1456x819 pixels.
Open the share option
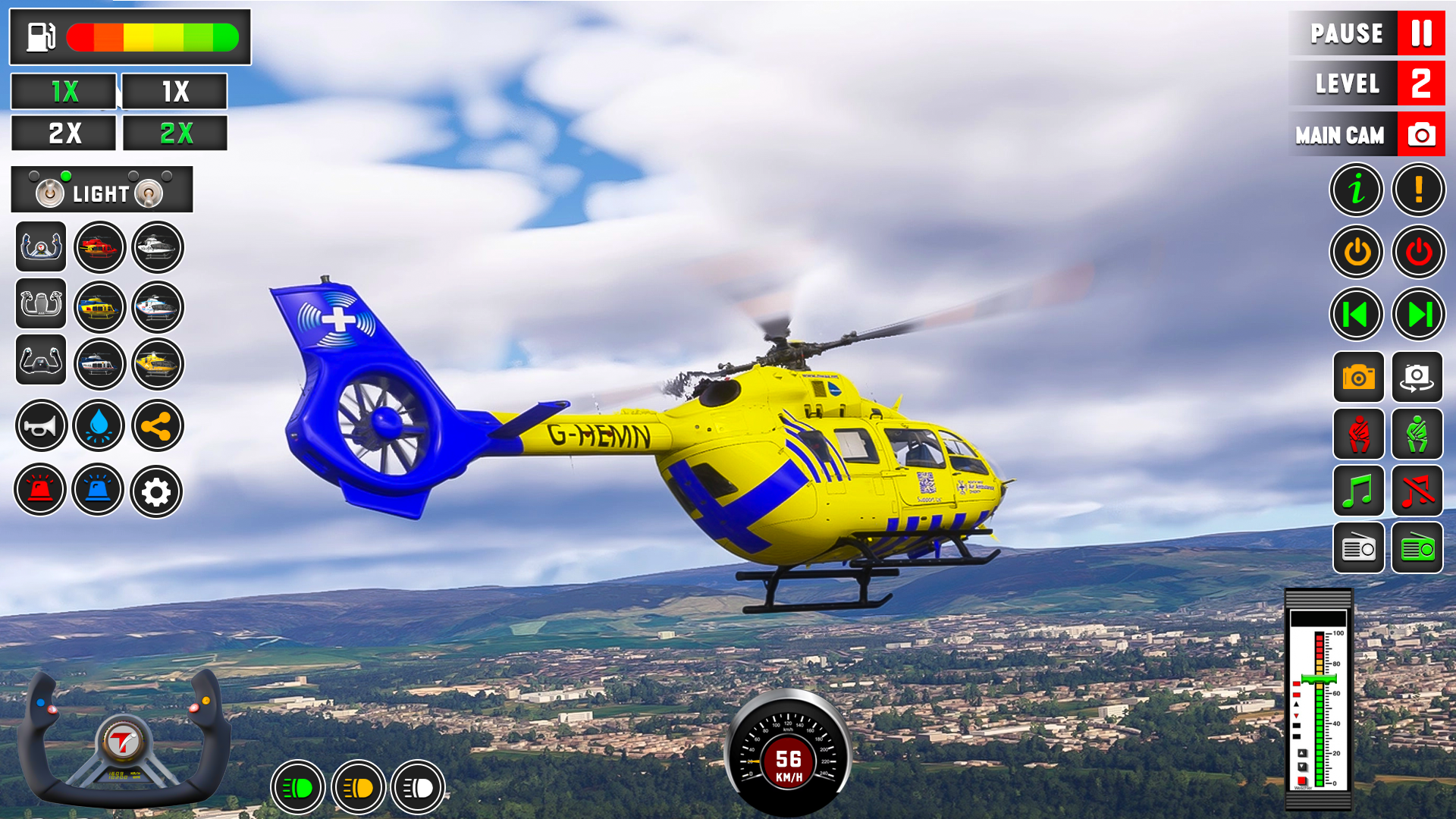(157, 426)
